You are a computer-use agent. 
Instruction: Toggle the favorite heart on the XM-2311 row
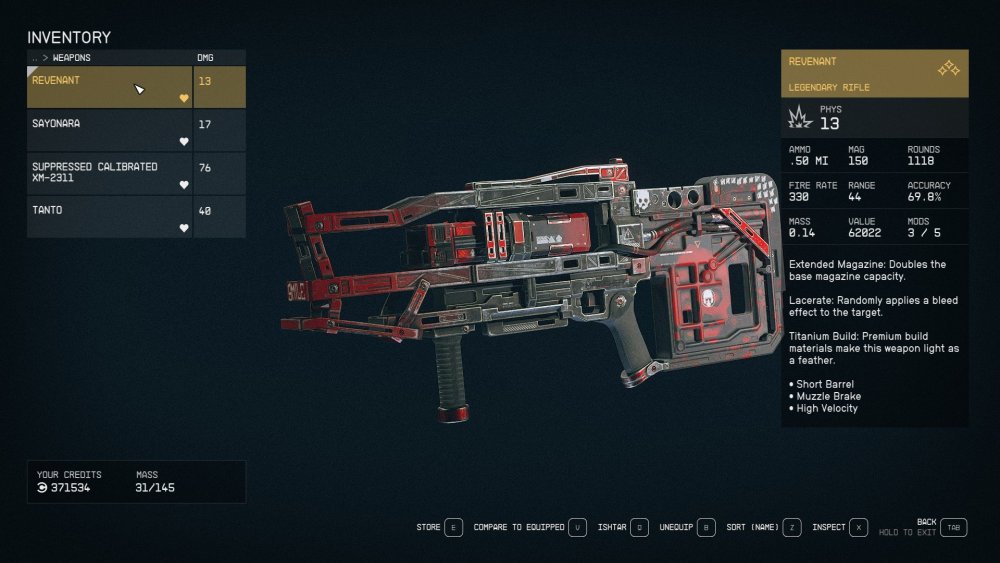click(184, 185)
